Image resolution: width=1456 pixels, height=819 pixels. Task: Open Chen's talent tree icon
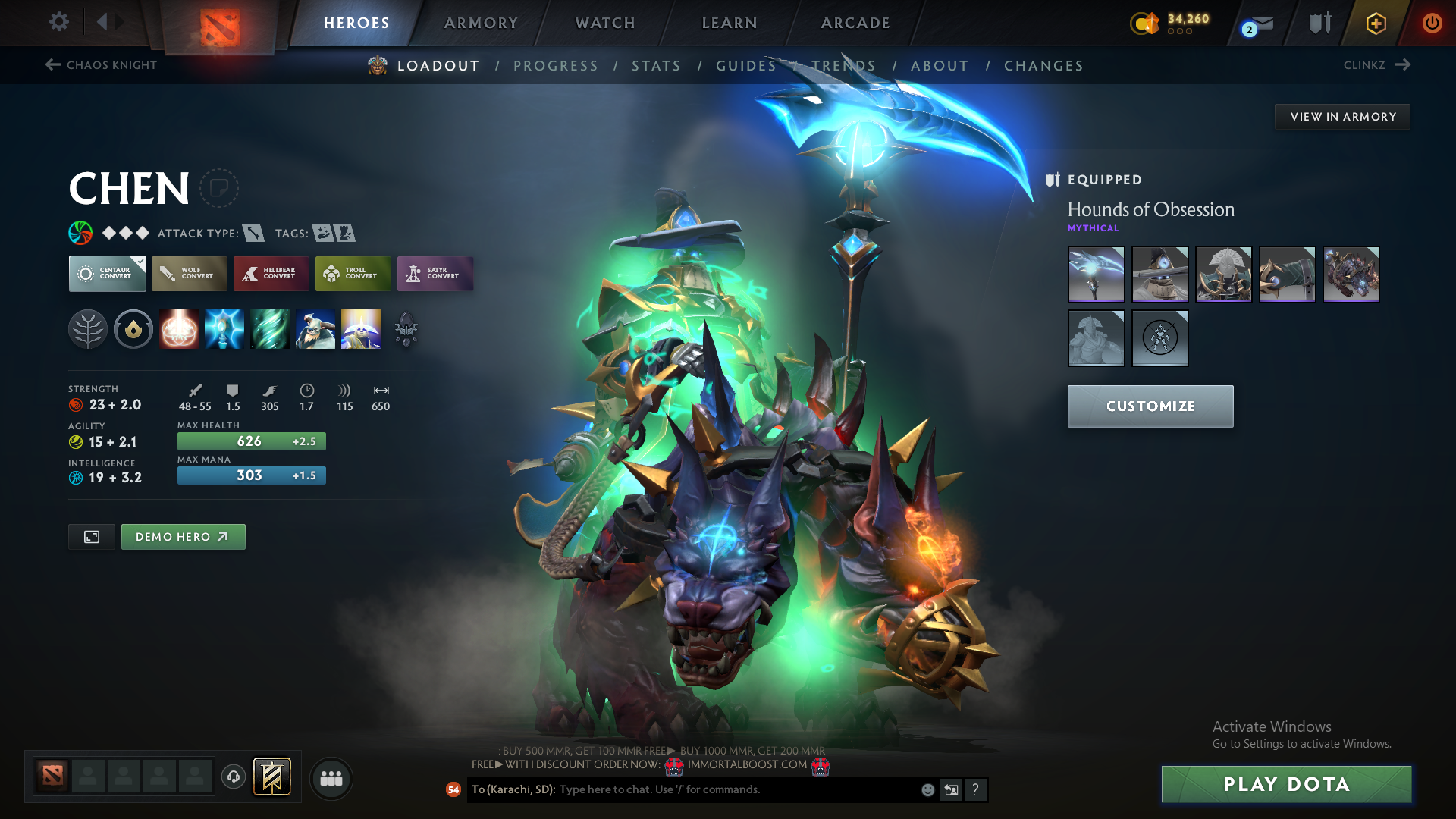point(87,328)
